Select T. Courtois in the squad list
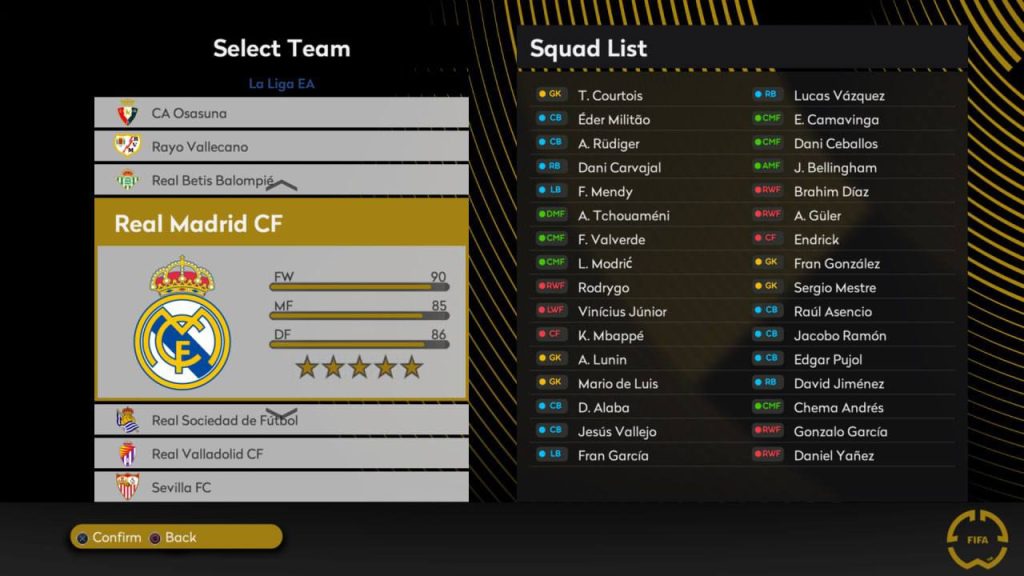1024x576 pixels. point(610,96)
